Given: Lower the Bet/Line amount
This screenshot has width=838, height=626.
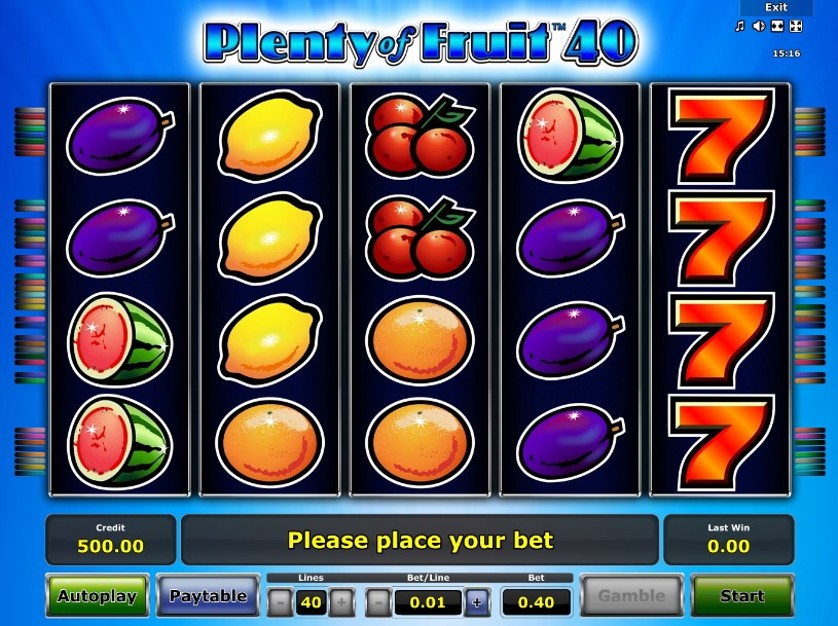Looking at the screenshot, I should tap(379, 602).
